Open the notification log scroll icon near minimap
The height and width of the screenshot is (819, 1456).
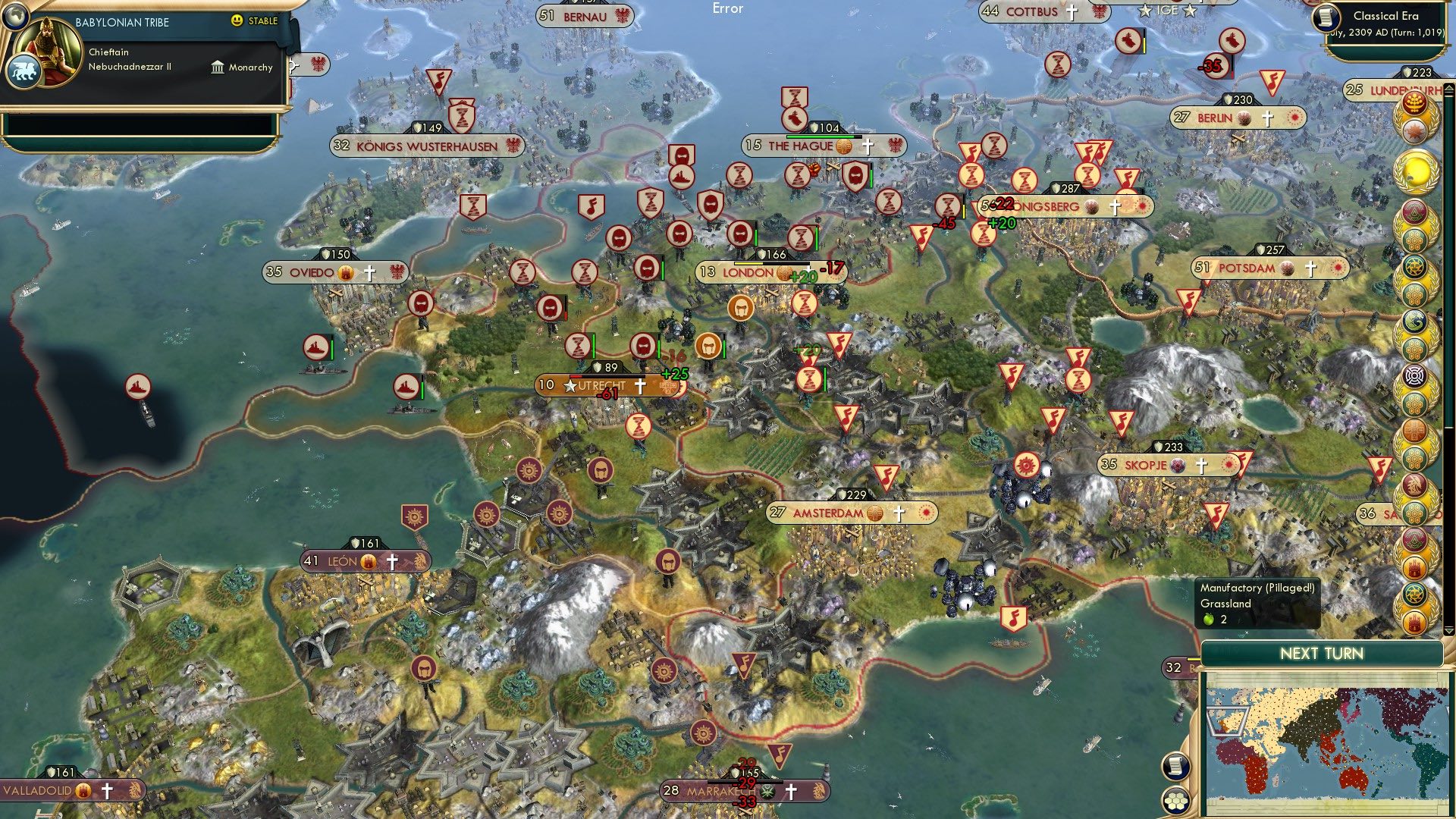pos(1175,767)
